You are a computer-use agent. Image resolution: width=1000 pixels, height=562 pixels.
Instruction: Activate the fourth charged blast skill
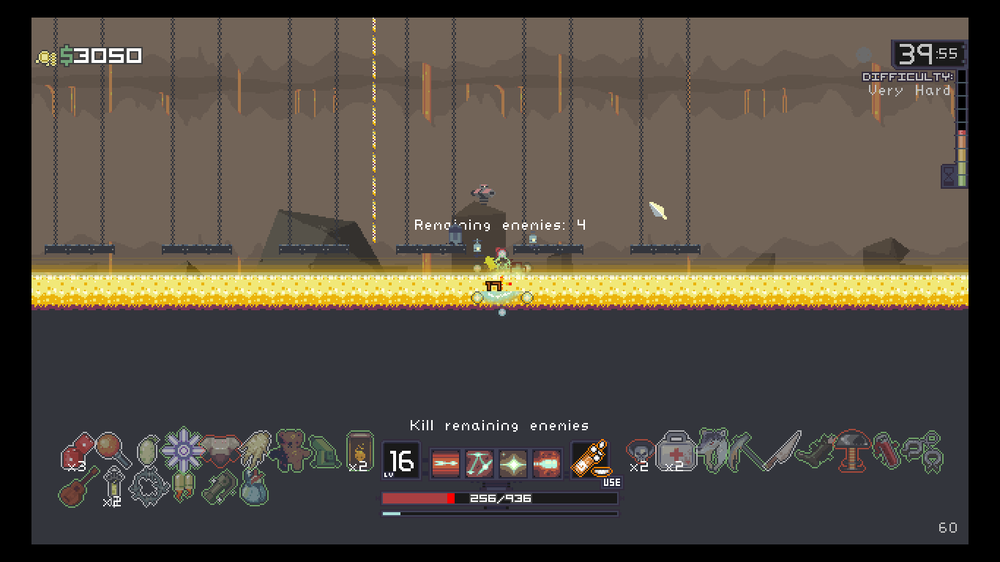(x=547, y=463)
